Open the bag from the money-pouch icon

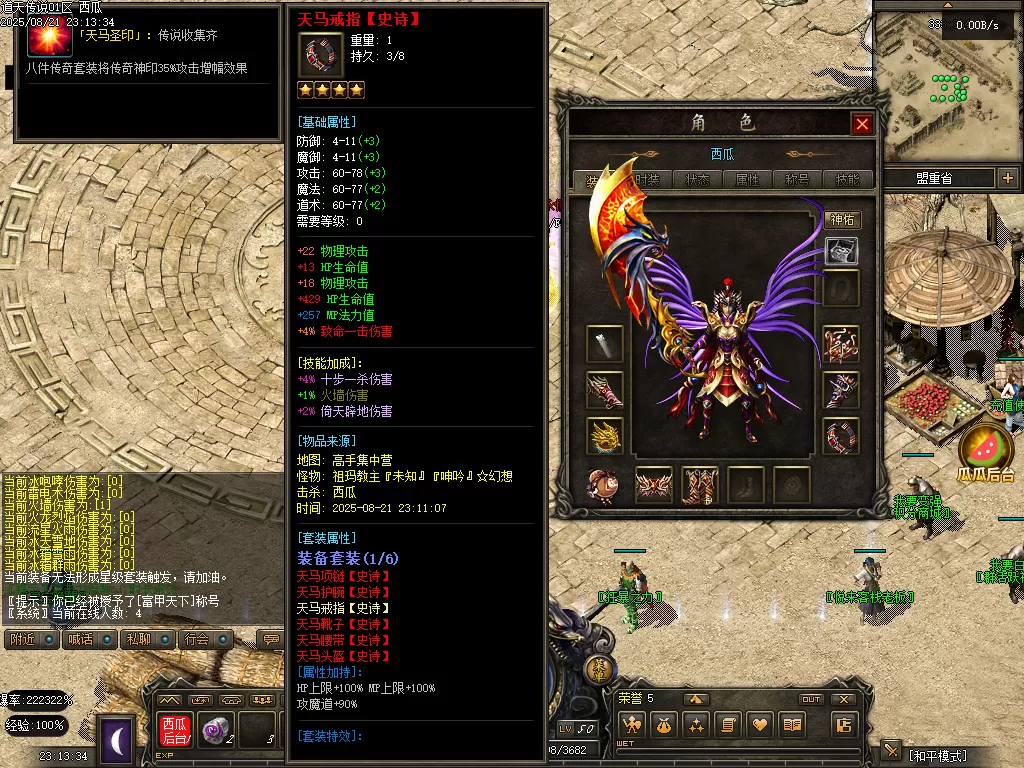click(x=663, y=725)
